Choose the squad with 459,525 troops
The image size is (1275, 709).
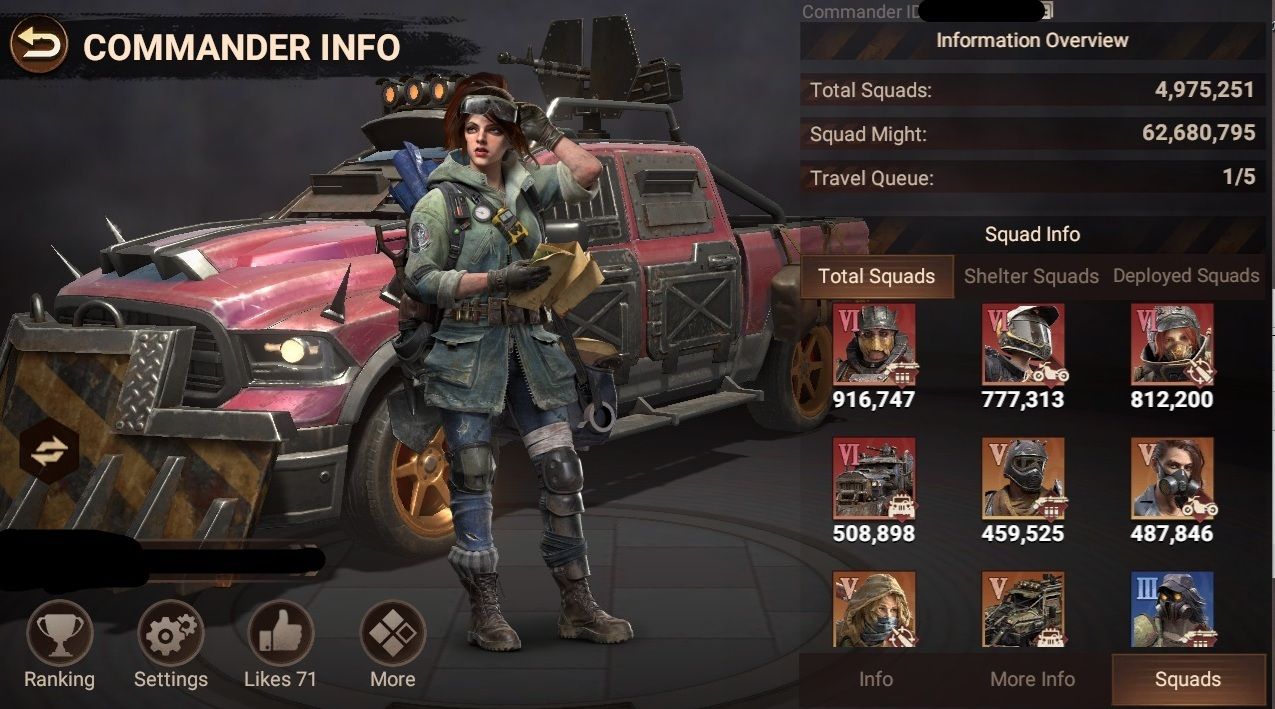point(1022,478)
